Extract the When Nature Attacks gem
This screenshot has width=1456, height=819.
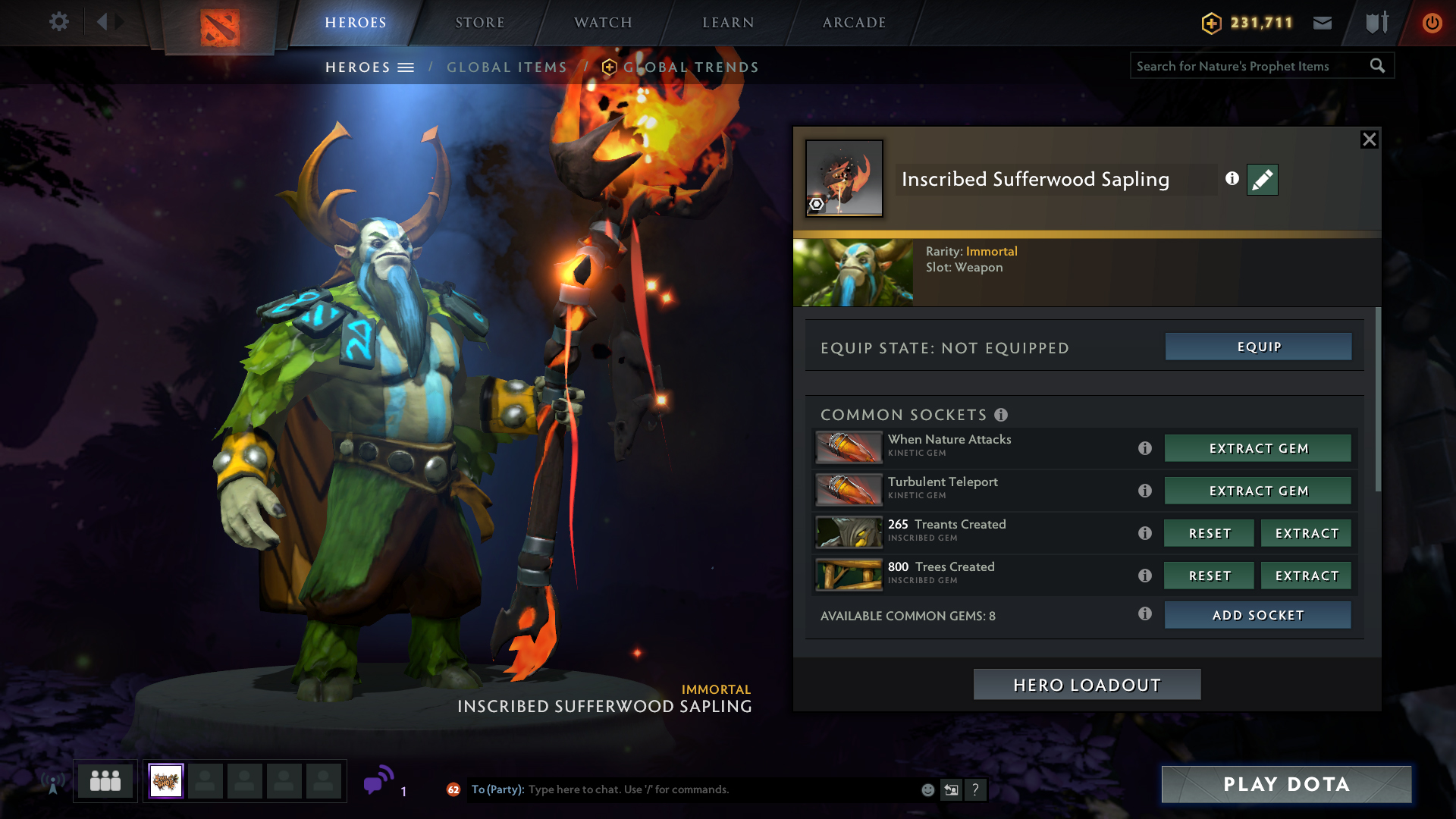point(1257,448)
